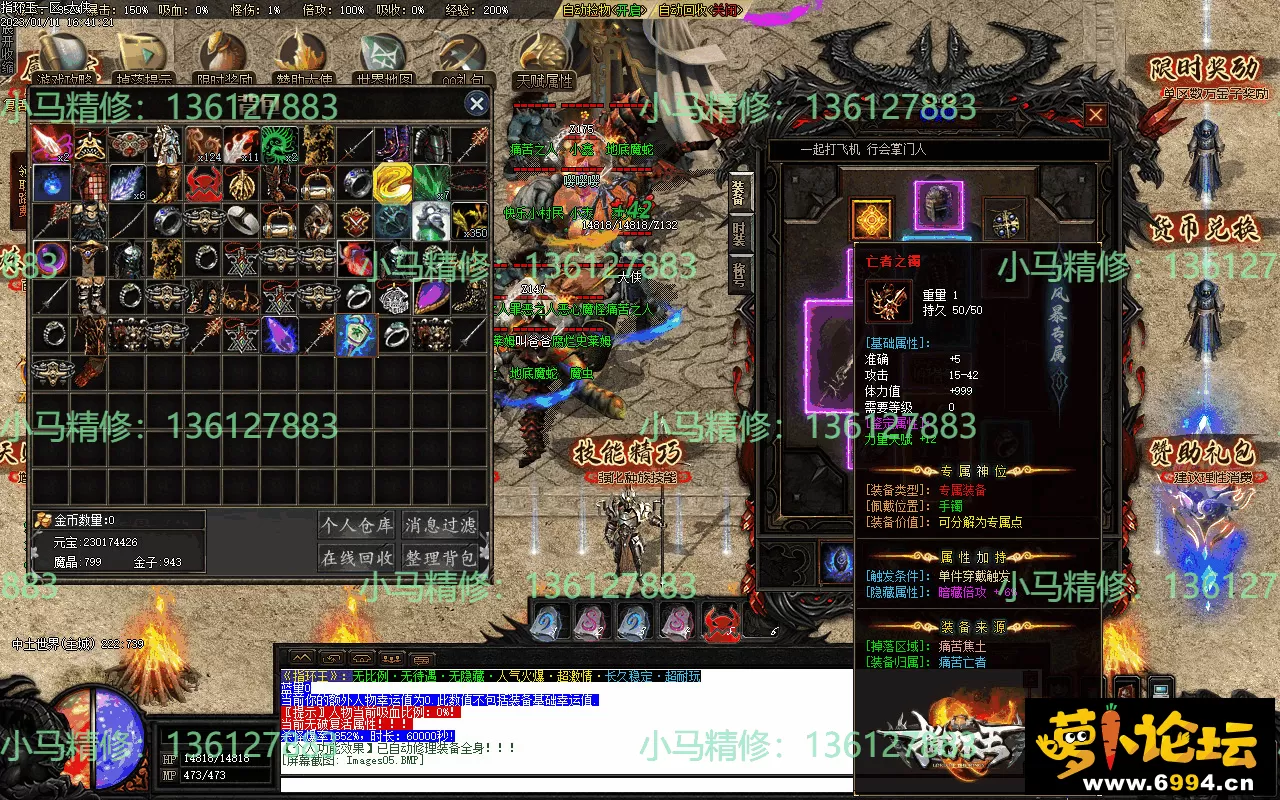Close the character equipment panel
The image size is (1280, 800).
point(1096,115)
